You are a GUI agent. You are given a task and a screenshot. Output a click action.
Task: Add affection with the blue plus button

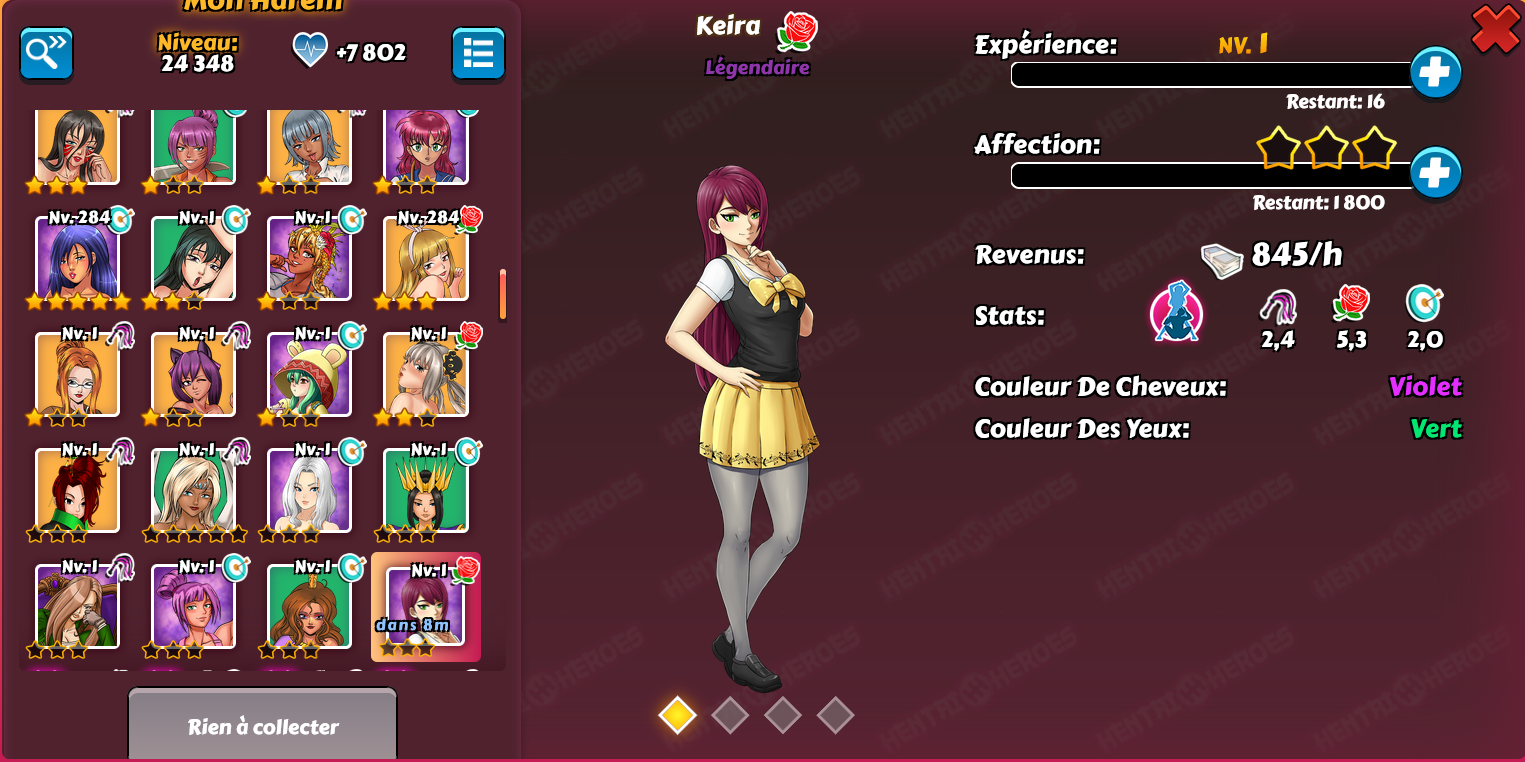click(x=1435, y=173)
